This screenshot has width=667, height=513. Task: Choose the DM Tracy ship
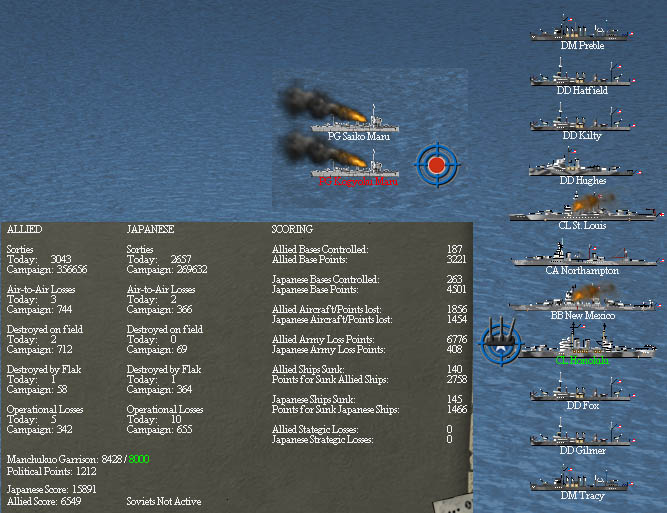coord(581,480)
